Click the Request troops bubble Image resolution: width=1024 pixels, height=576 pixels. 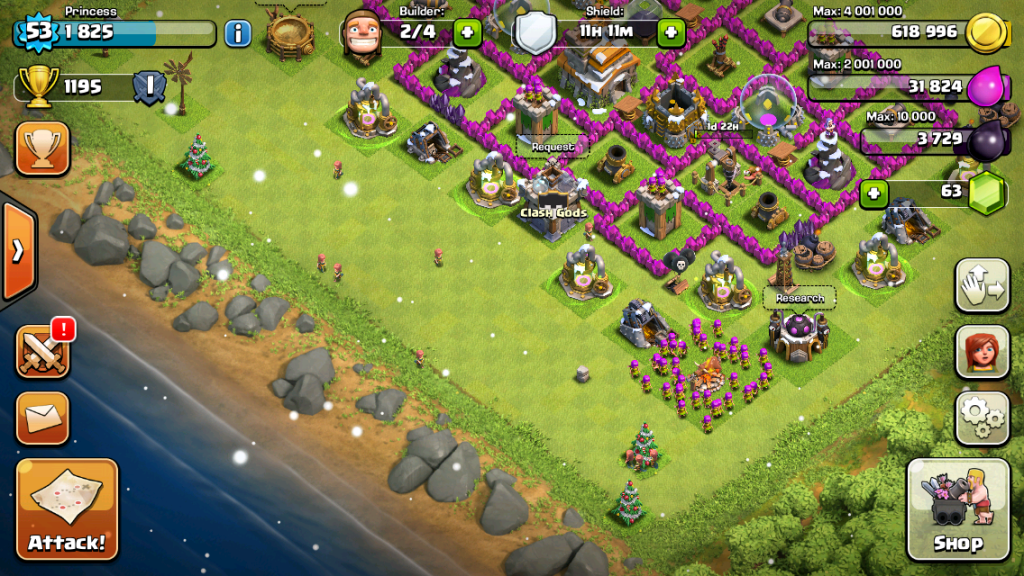(x=553, y=147)
